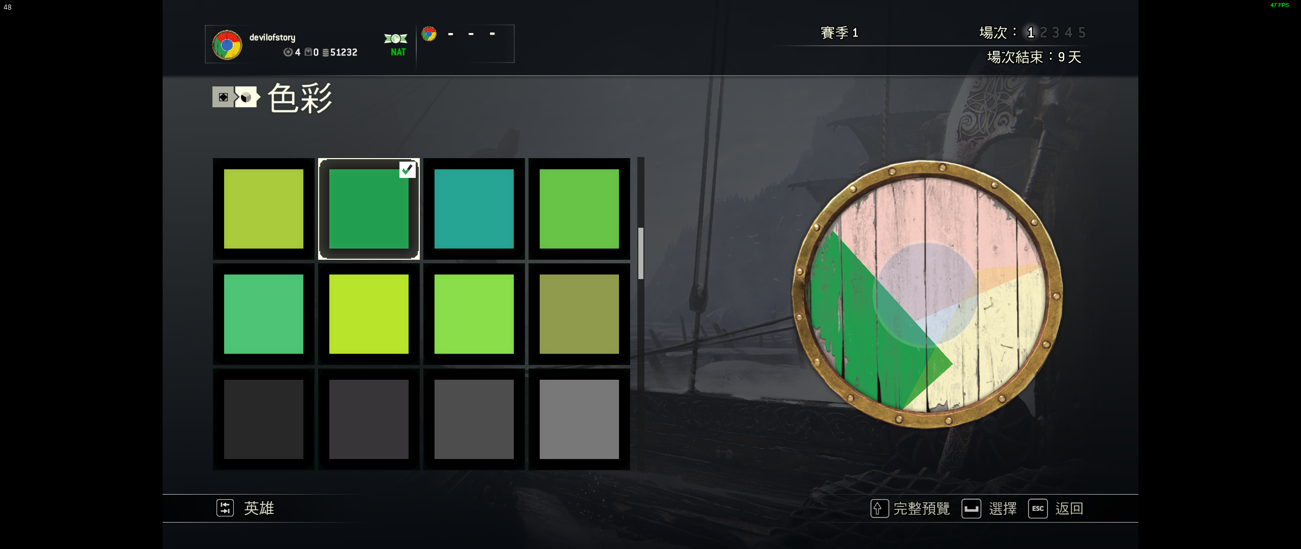This screenshot has height=549, width=1301.
Task: Choose the checked dark green swatch
Action: point(368,208)
